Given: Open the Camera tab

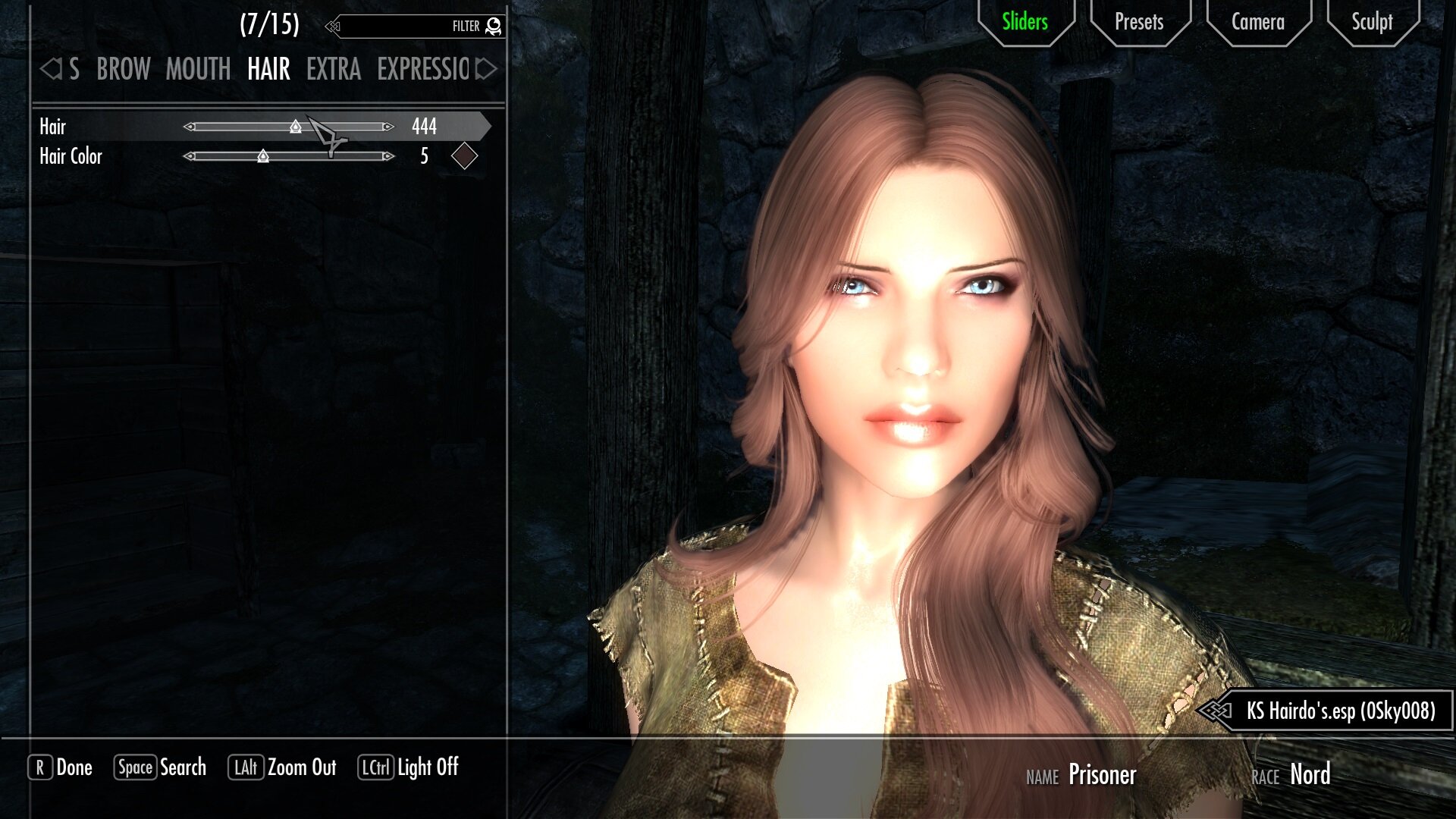Looking at the screenshot, I should click(1258, 22).
